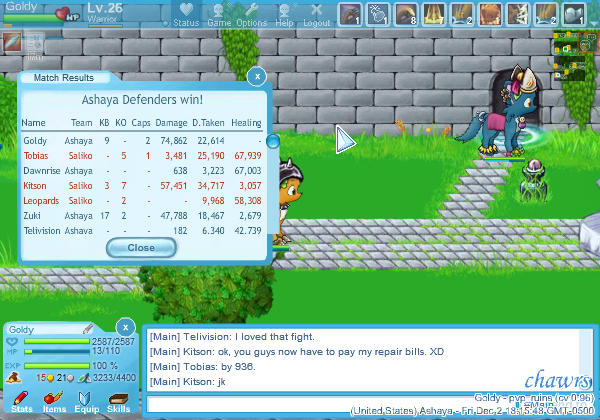Screen dimensions: 600x420
Task: Open the Equip panel
Action: point(86,402)
